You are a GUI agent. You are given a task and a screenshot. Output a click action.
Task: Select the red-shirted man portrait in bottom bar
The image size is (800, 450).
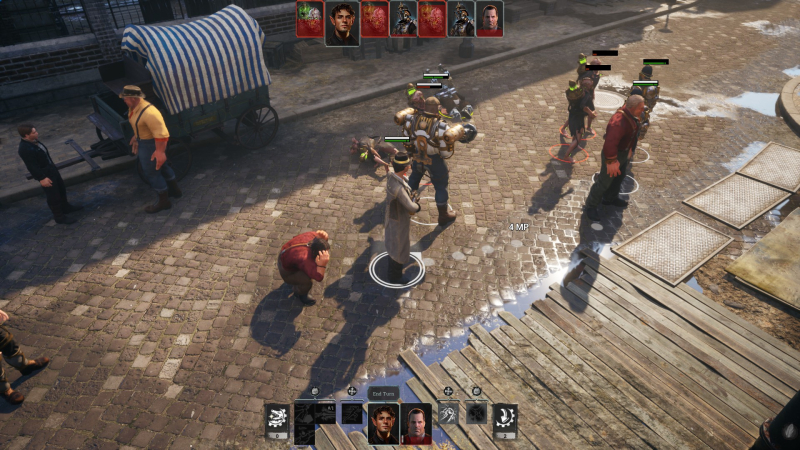[x=416, y=424]
